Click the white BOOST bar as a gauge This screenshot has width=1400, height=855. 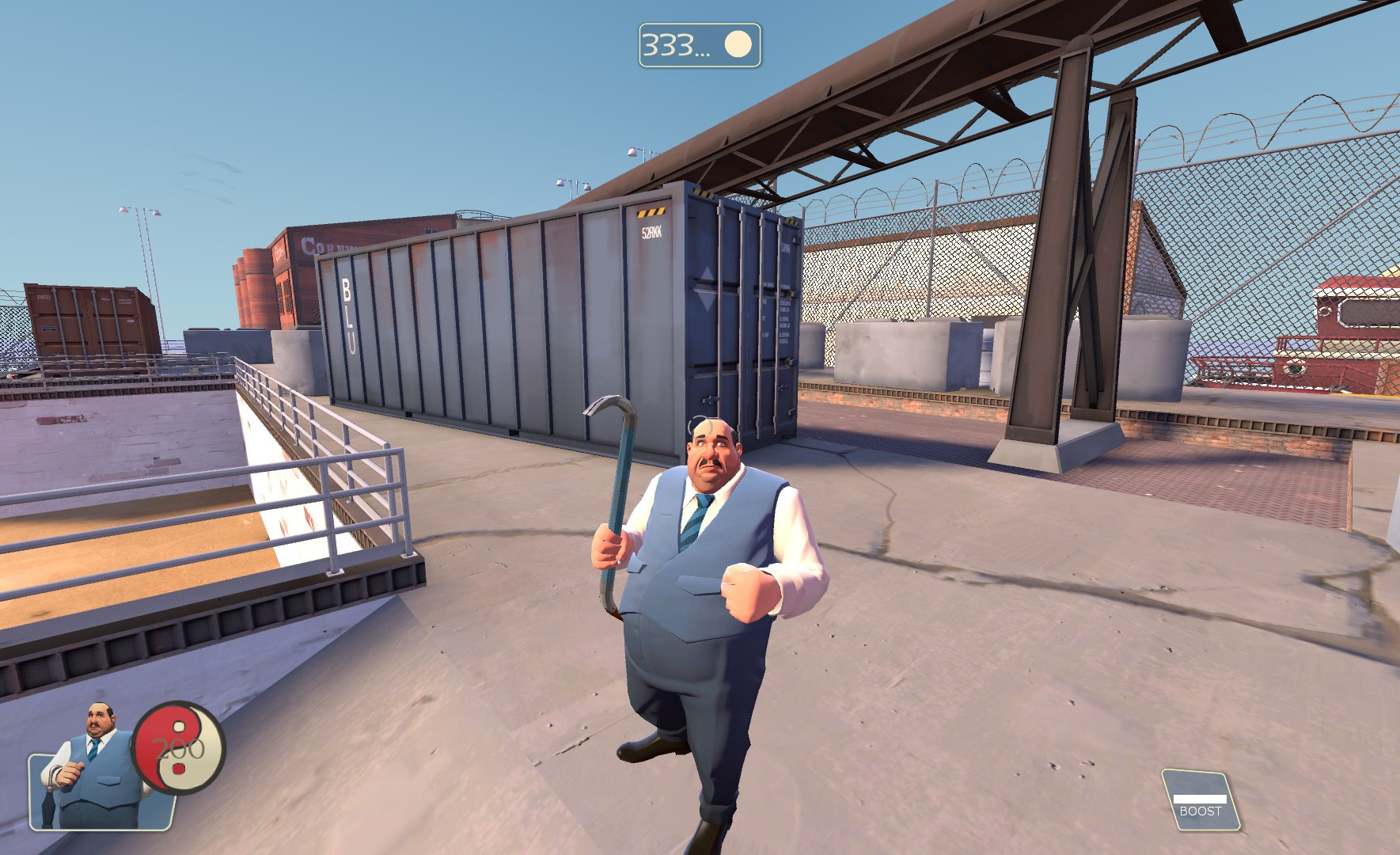tap(1199, 799)
